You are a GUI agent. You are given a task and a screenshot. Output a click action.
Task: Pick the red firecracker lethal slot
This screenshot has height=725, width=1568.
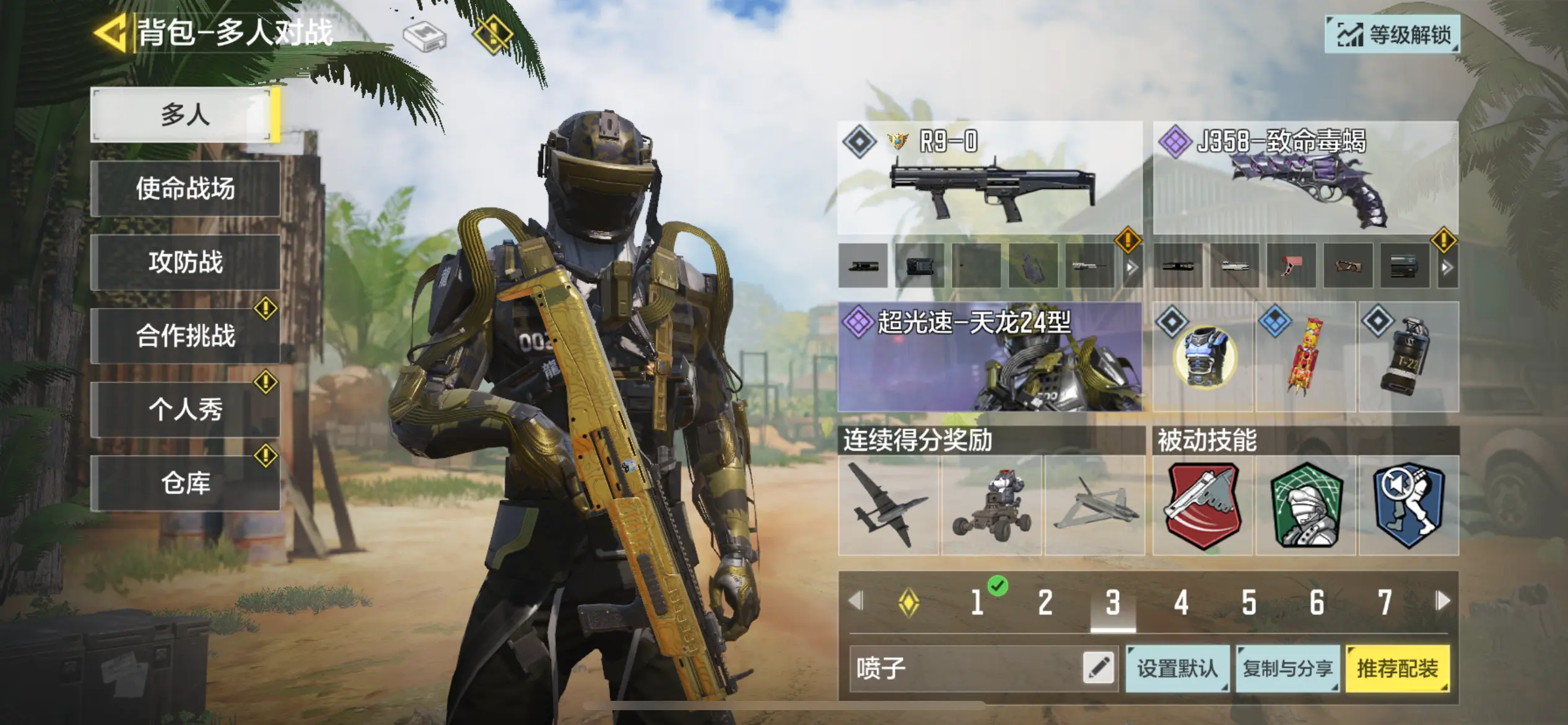tap(1305, 358)
